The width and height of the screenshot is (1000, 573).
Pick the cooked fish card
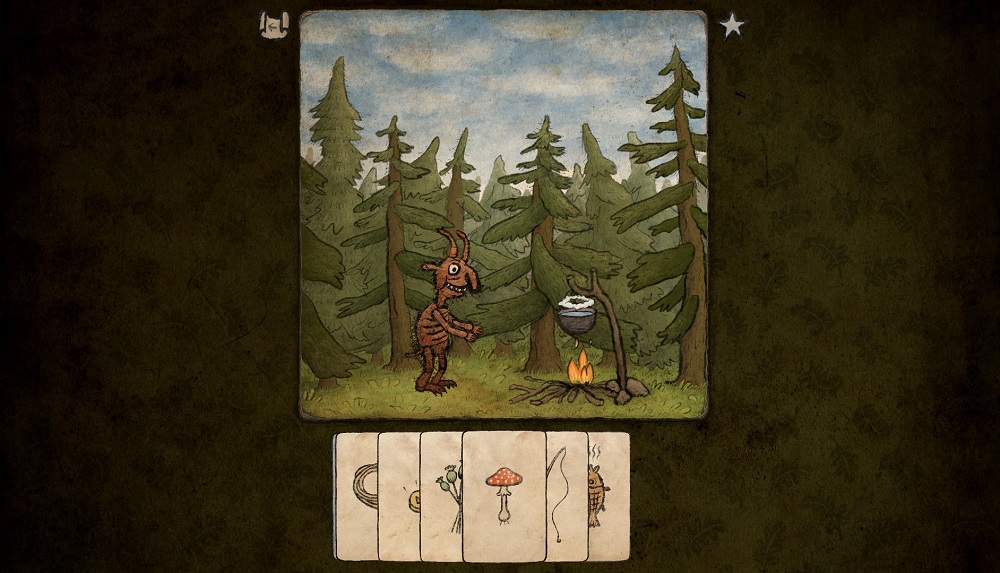[609, 495]
